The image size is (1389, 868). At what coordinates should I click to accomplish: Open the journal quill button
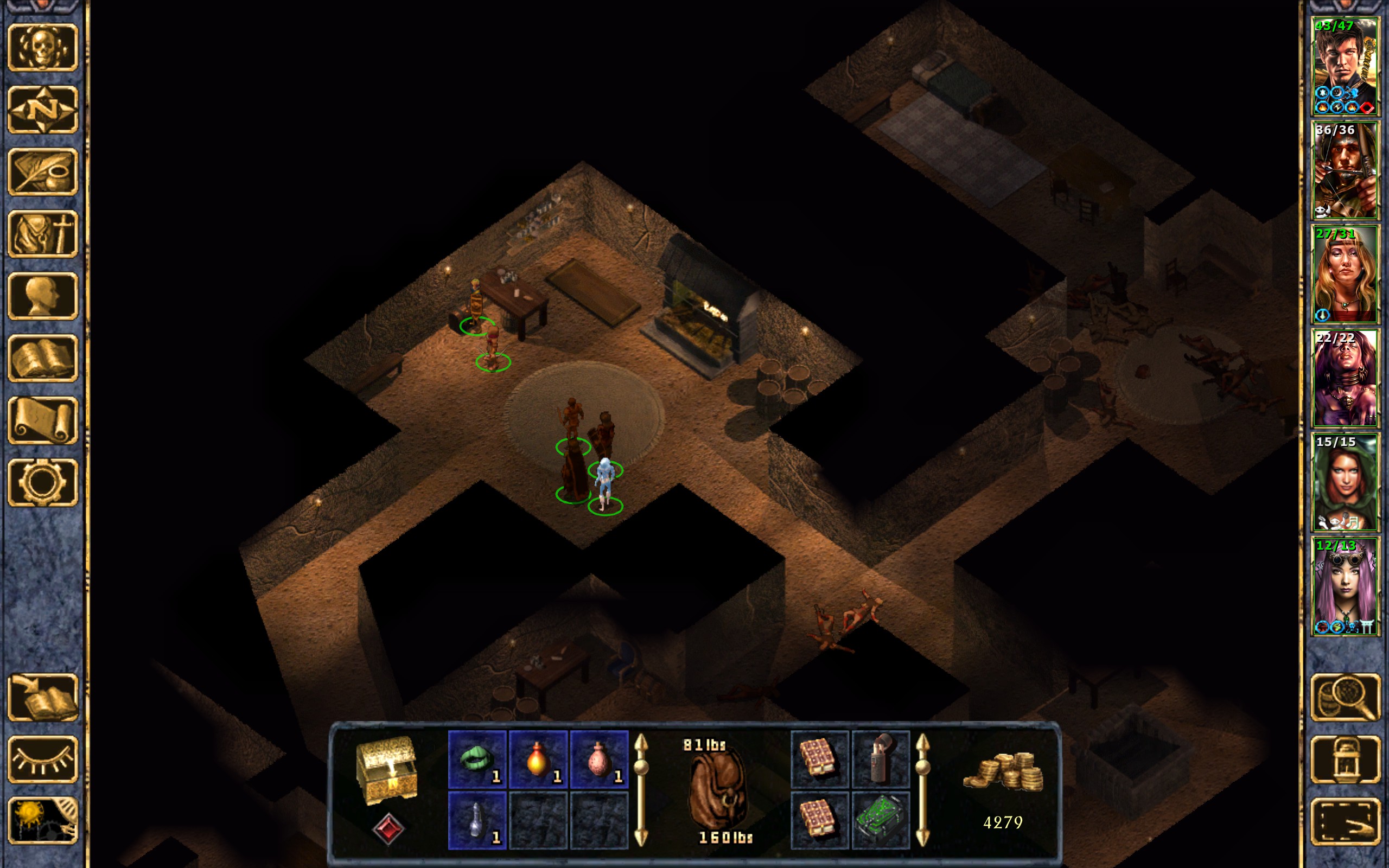click(x=42, y=171)
